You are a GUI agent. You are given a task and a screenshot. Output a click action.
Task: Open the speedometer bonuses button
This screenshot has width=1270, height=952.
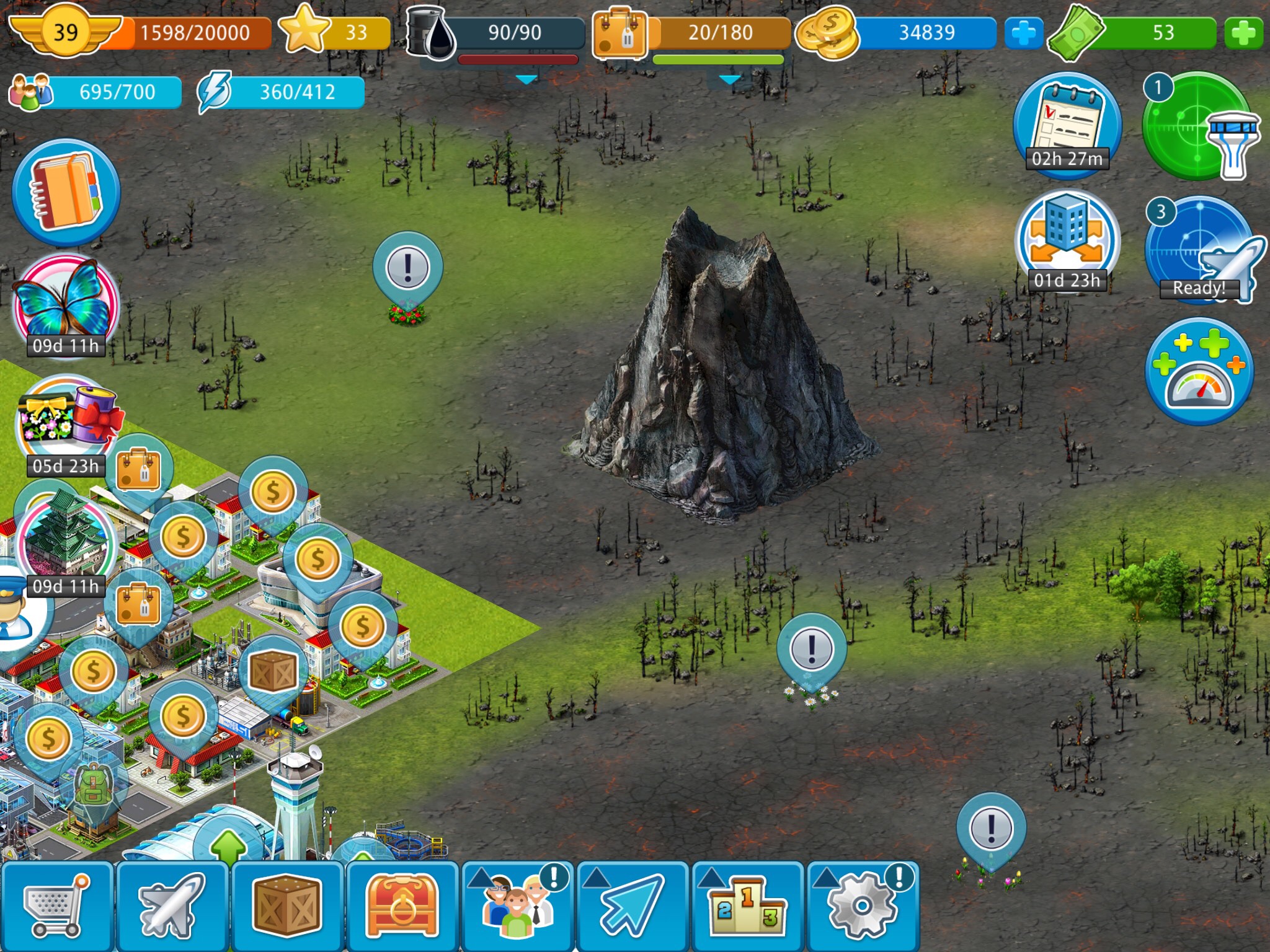[1199, 372]
